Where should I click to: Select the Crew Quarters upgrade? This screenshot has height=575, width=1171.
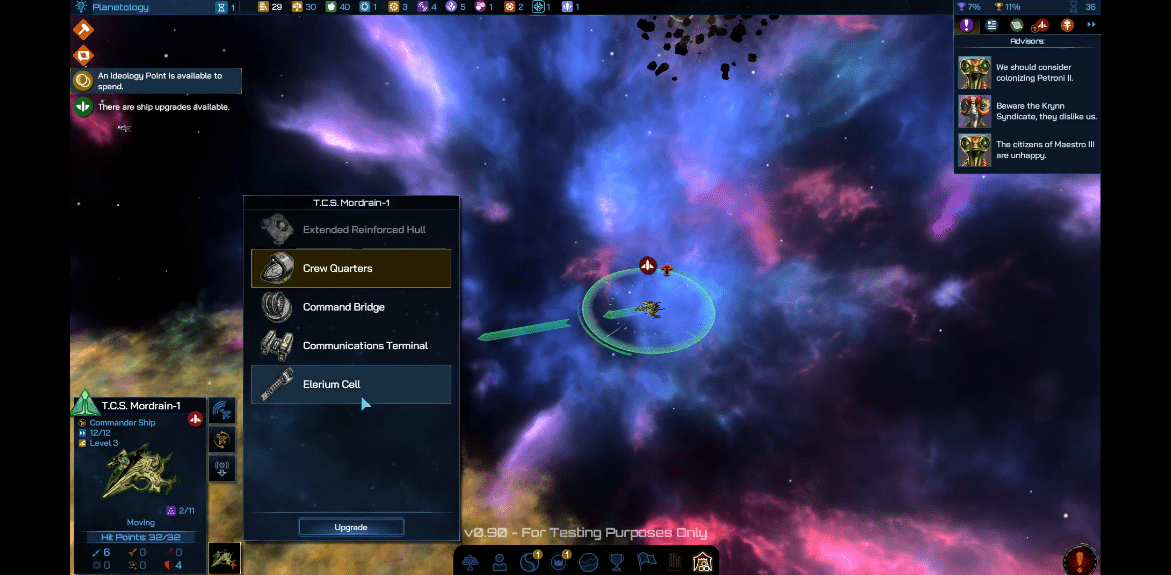pos(351,268)
